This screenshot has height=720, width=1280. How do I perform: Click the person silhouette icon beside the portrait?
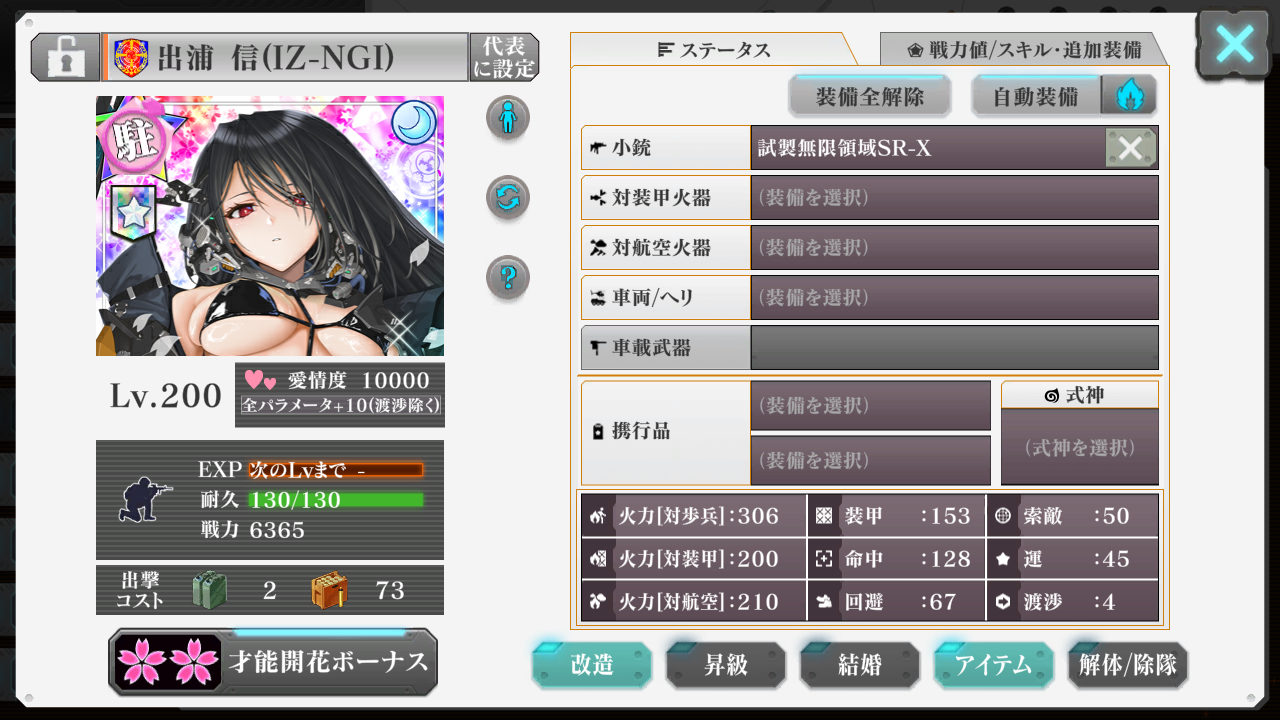coord(508,117)
